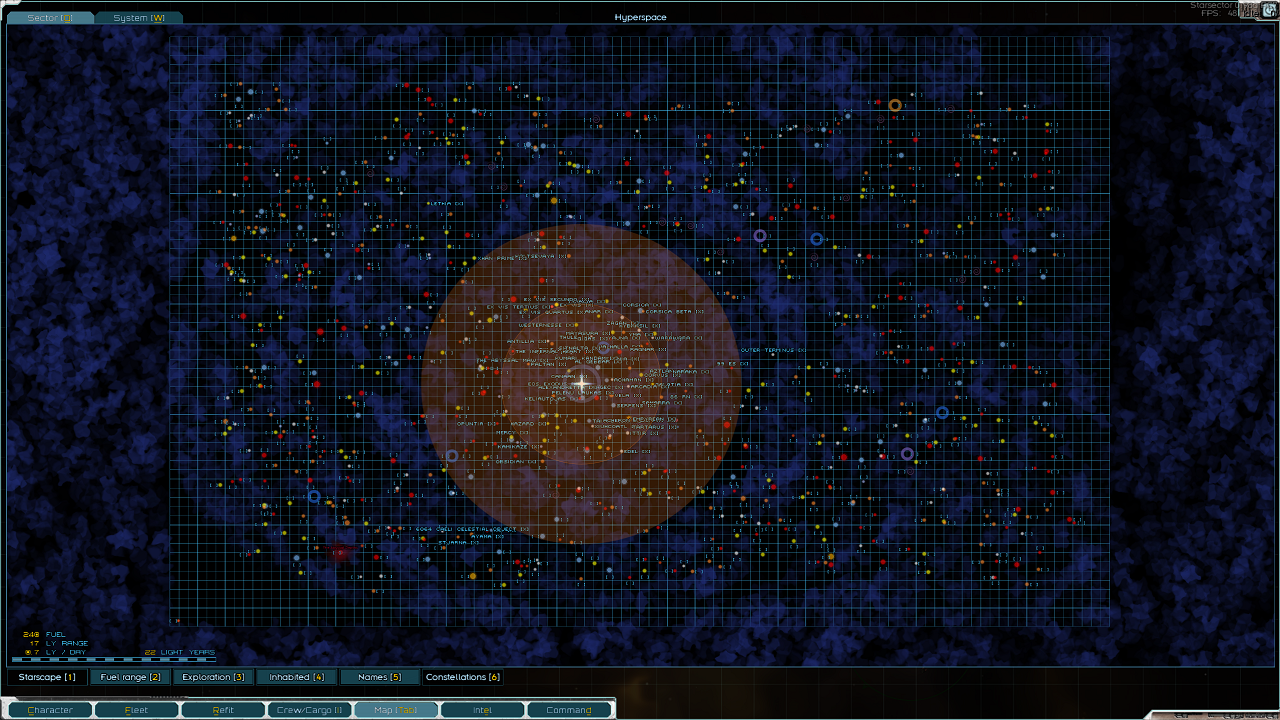The image size is (1280, 720).
Task: Click the white crosshair player location marker
Action: 581,382
